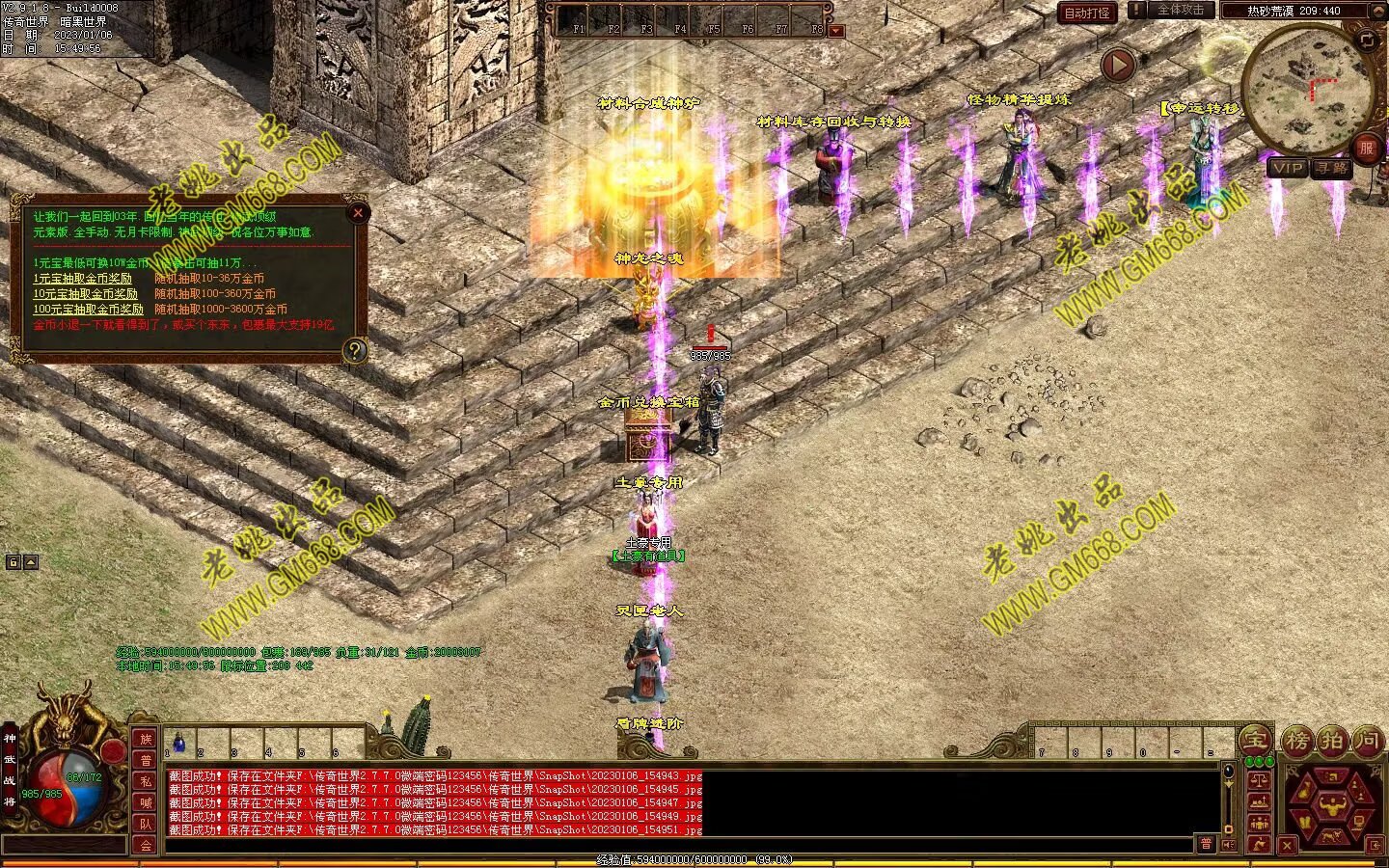The height and width of the screenshot is (868, 1389).
Task: Close the gold exchange dialog
Action: tap(358, 212)
